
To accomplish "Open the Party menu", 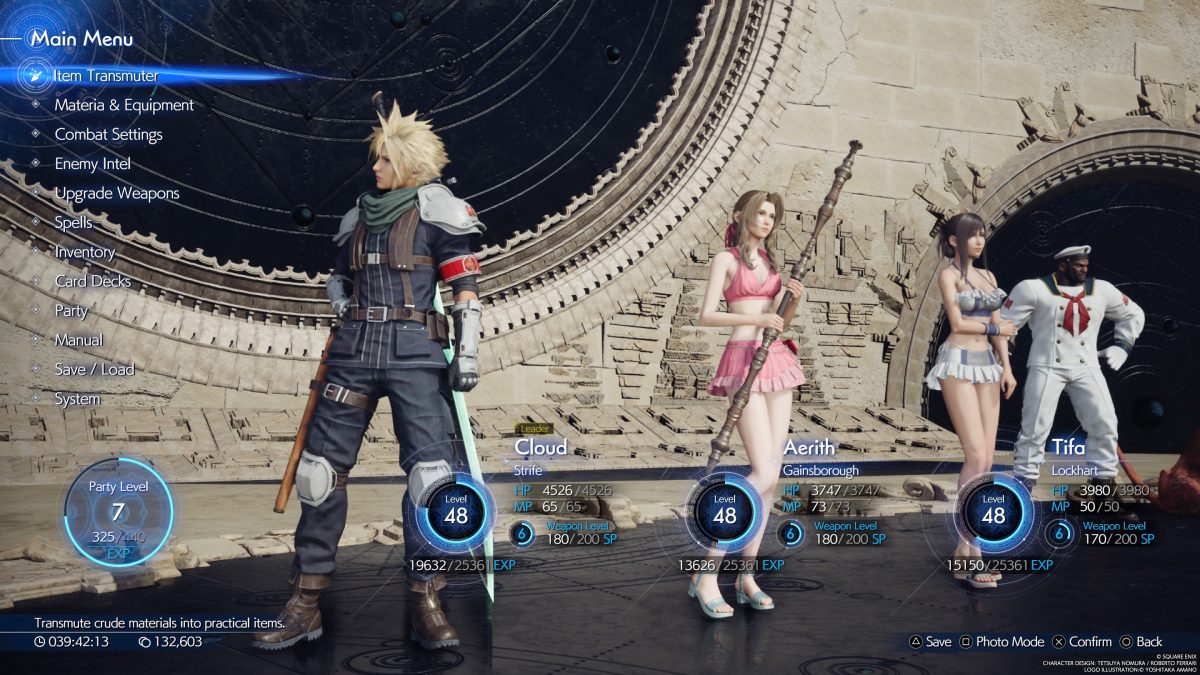I will pos(71,311).
